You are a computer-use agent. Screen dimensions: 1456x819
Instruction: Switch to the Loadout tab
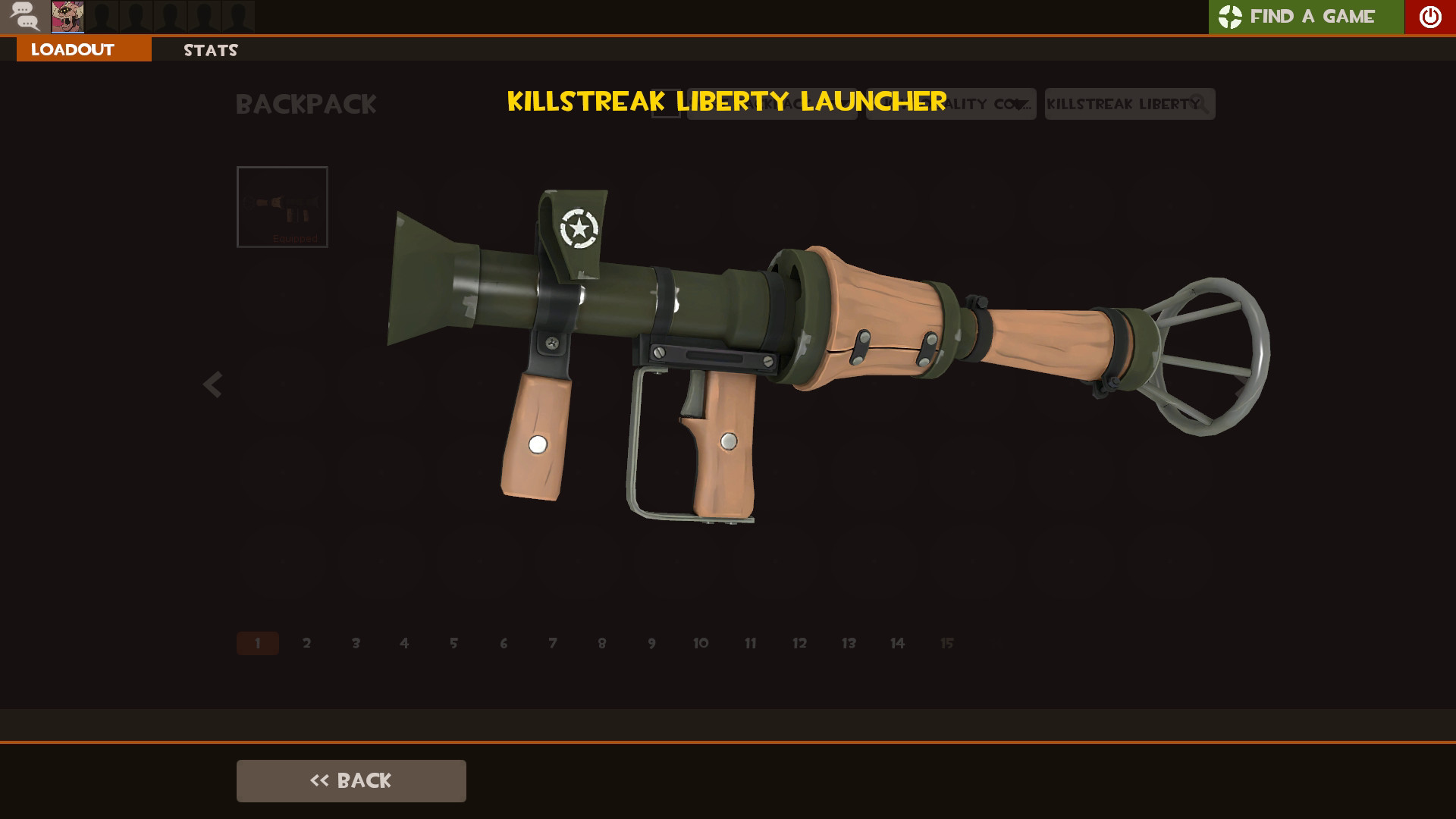(71, 50)
